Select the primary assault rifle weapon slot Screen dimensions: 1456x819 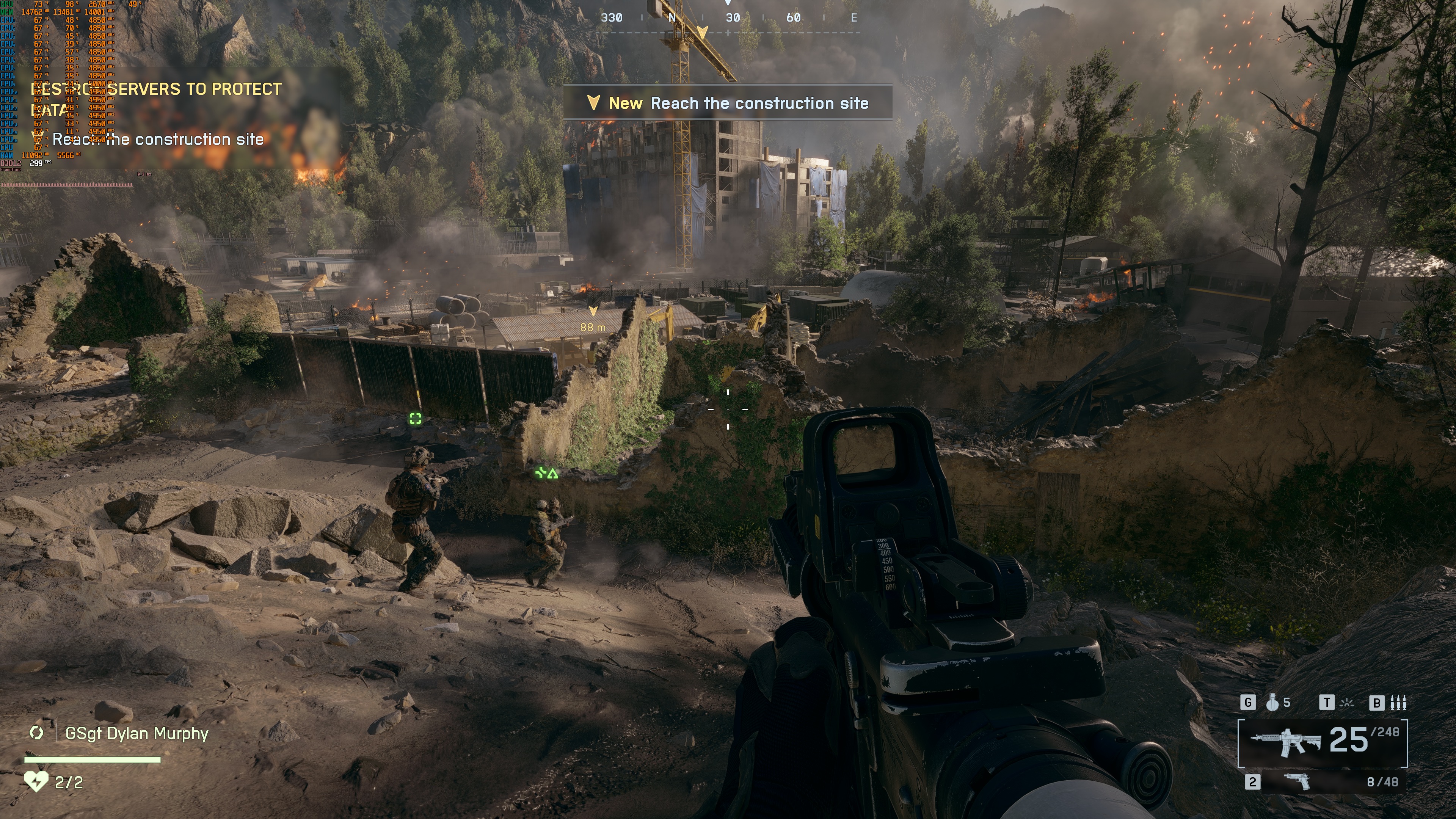coord(1322,743)
